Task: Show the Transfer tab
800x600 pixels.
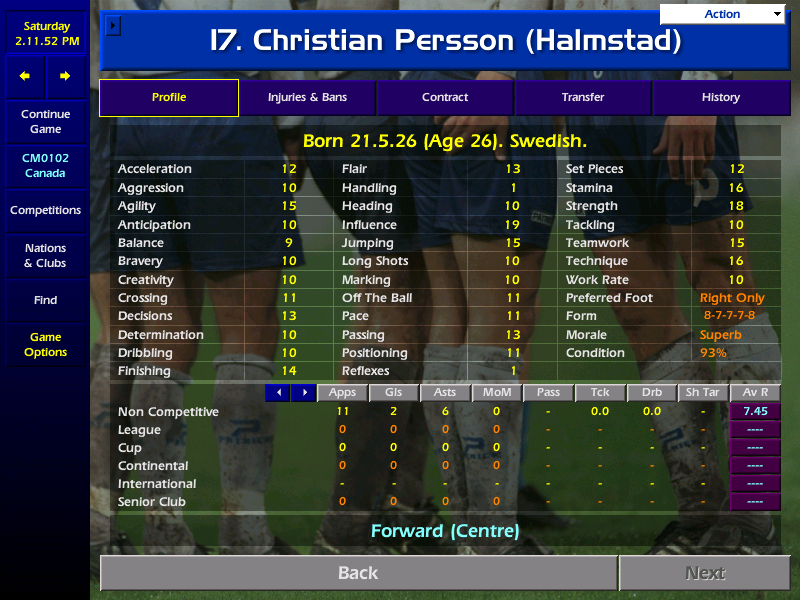Action: [583, 98]
